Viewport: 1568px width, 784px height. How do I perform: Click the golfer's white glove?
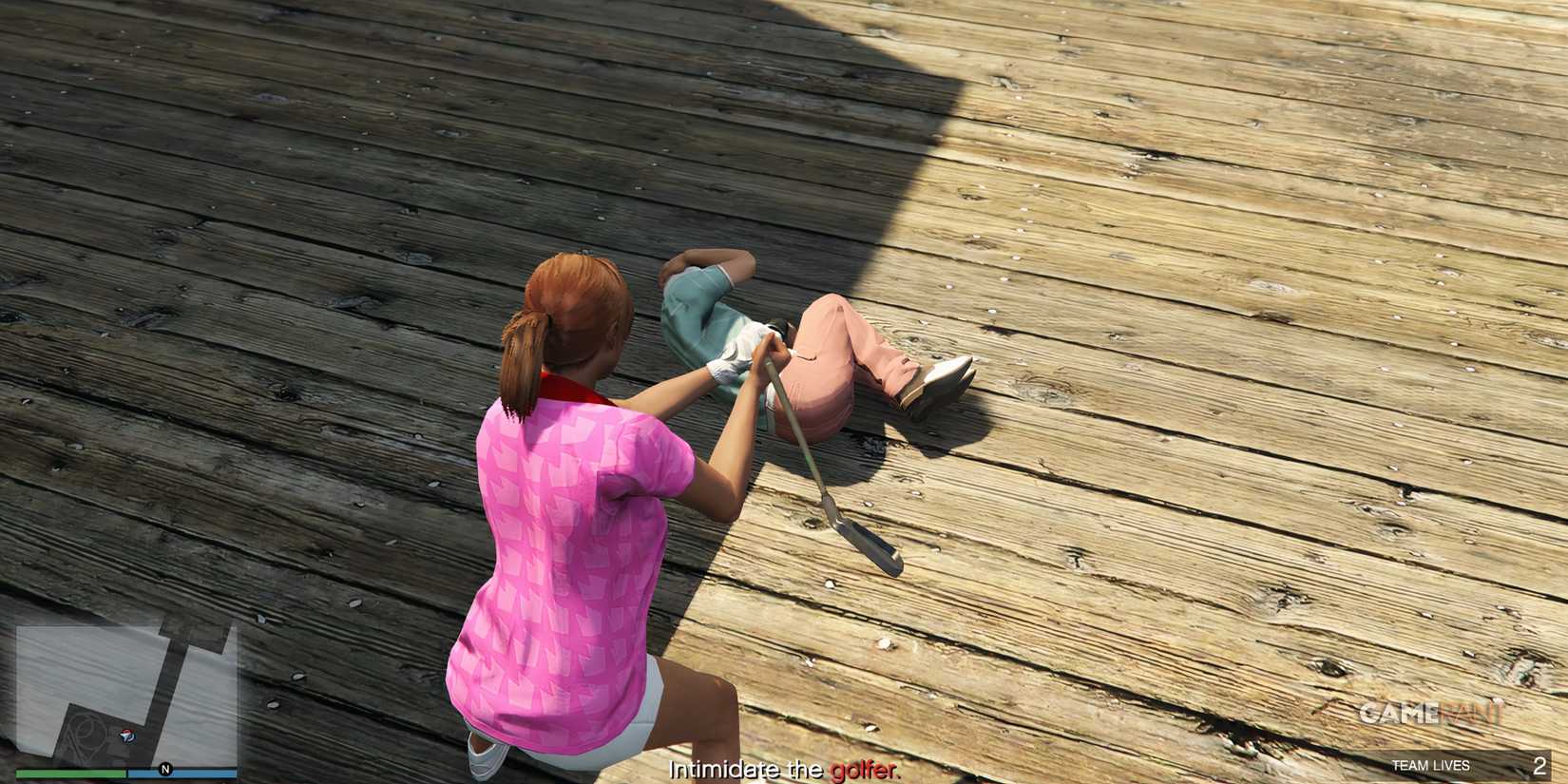(732, 363)
